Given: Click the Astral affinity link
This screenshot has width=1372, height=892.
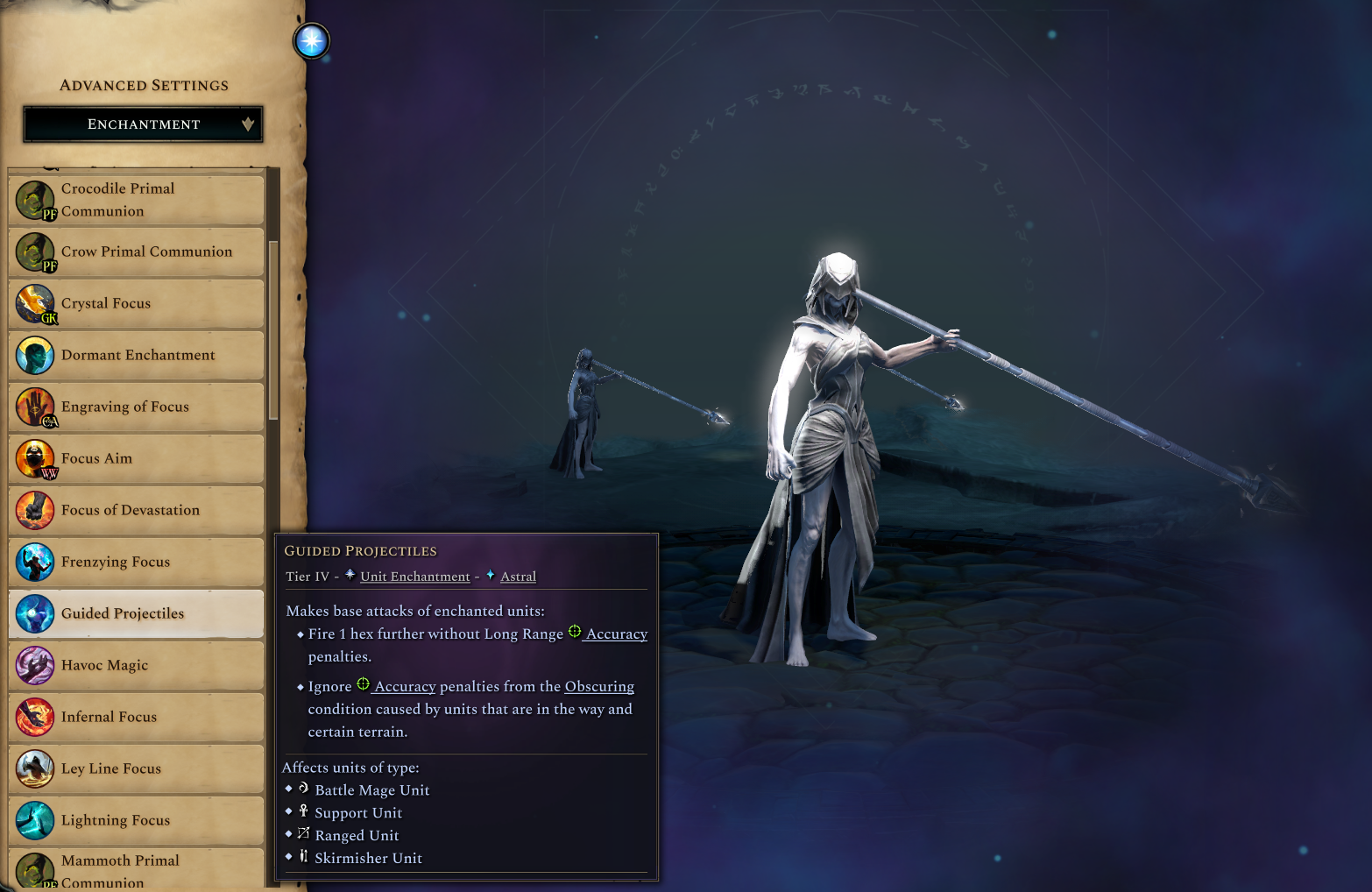Looking at the screenshot, I should tap(518, 577).
